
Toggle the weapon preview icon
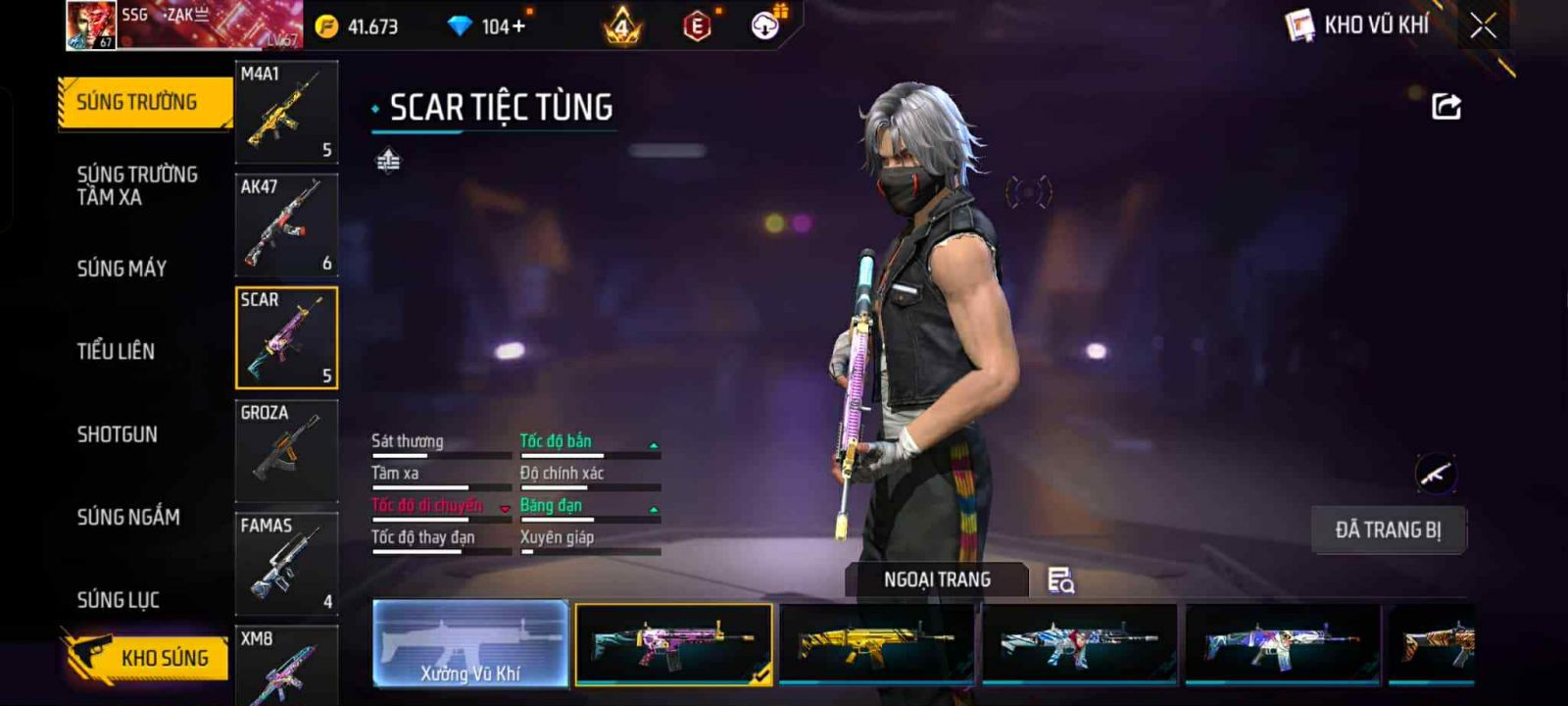(x=1436, y=476)
